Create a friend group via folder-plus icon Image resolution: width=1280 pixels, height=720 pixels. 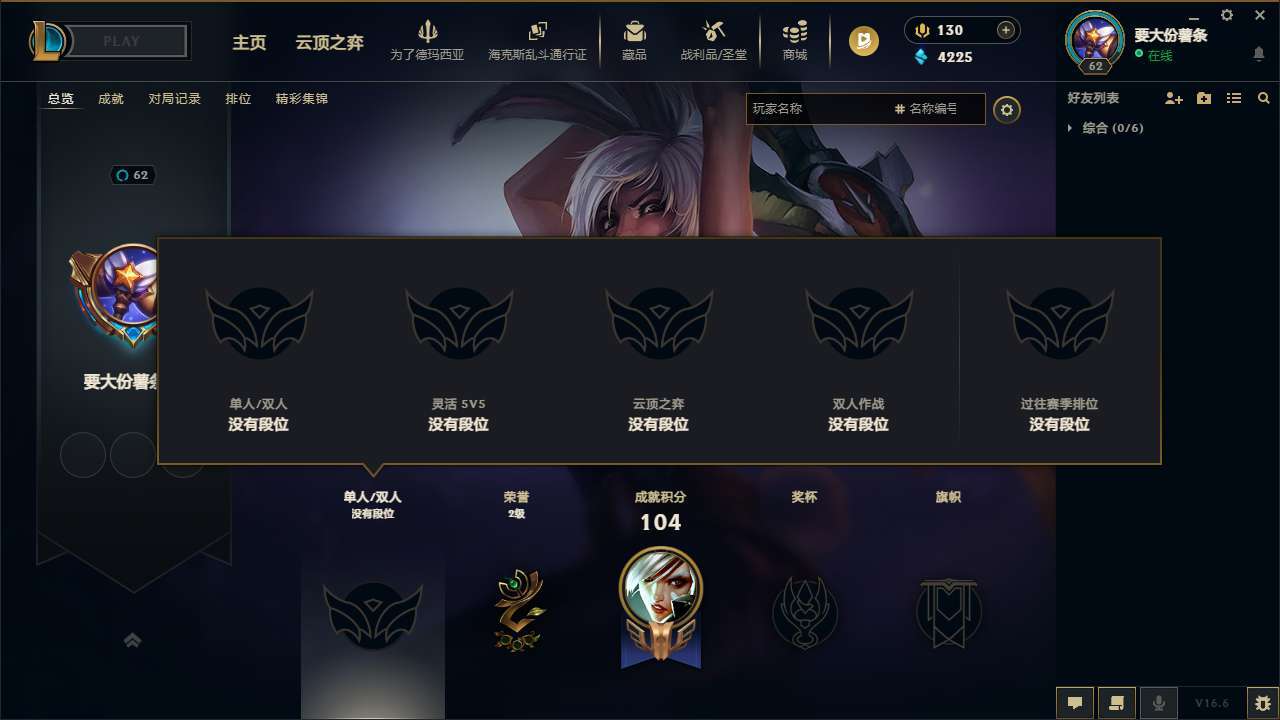click(1202, 98)
